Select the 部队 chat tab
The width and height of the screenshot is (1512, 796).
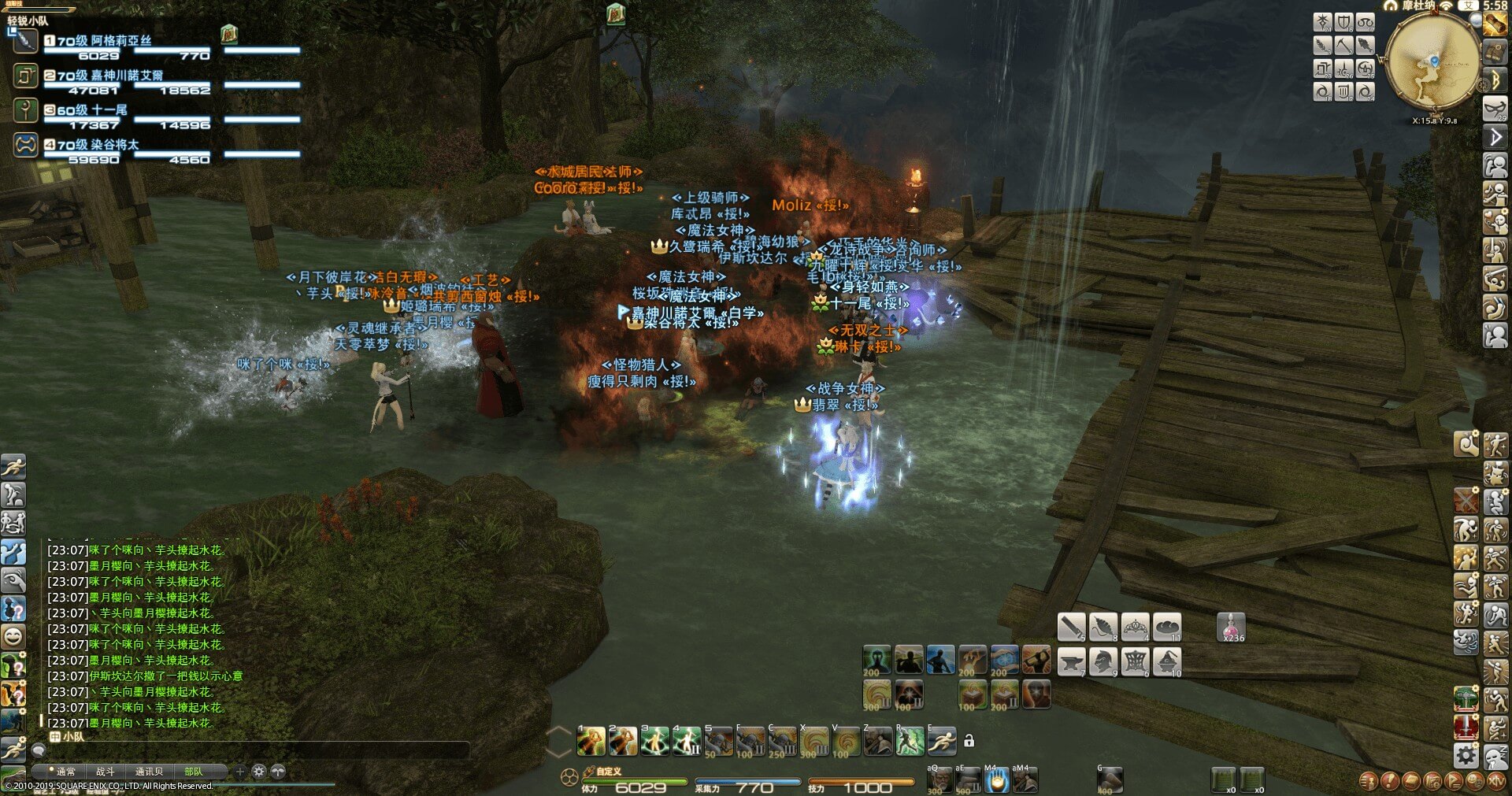193,772
